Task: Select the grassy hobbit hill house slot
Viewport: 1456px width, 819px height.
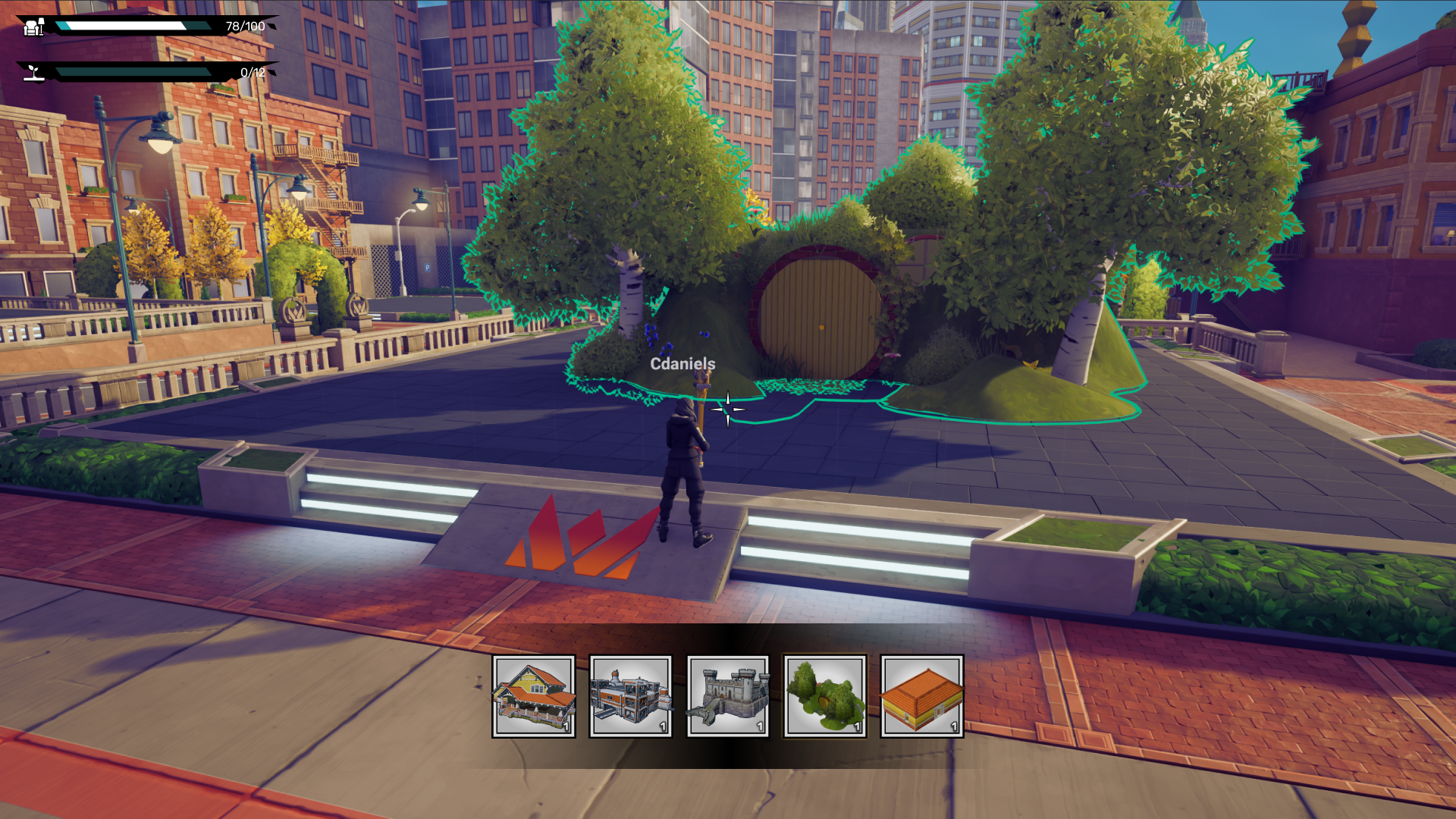Action: pyautogui.click(x=825, y=696)
